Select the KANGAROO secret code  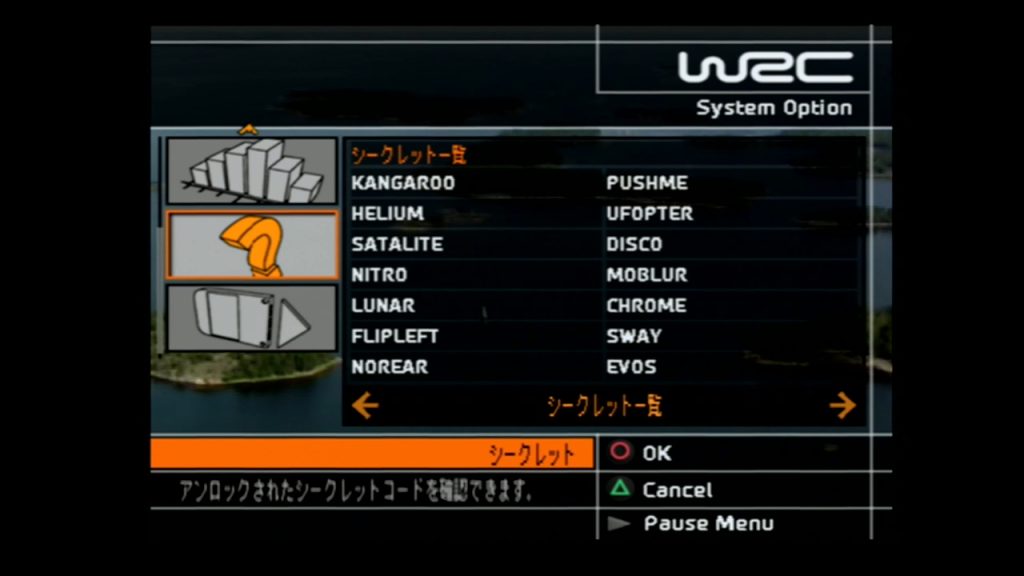(x=403, y=183)
